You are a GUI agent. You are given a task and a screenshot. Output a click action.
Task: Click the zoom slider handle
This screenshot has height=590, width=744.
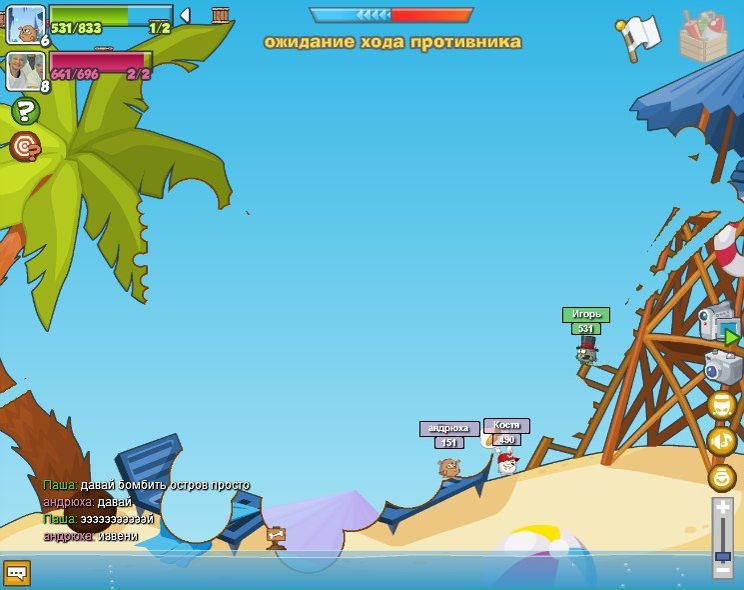point(723,555)
